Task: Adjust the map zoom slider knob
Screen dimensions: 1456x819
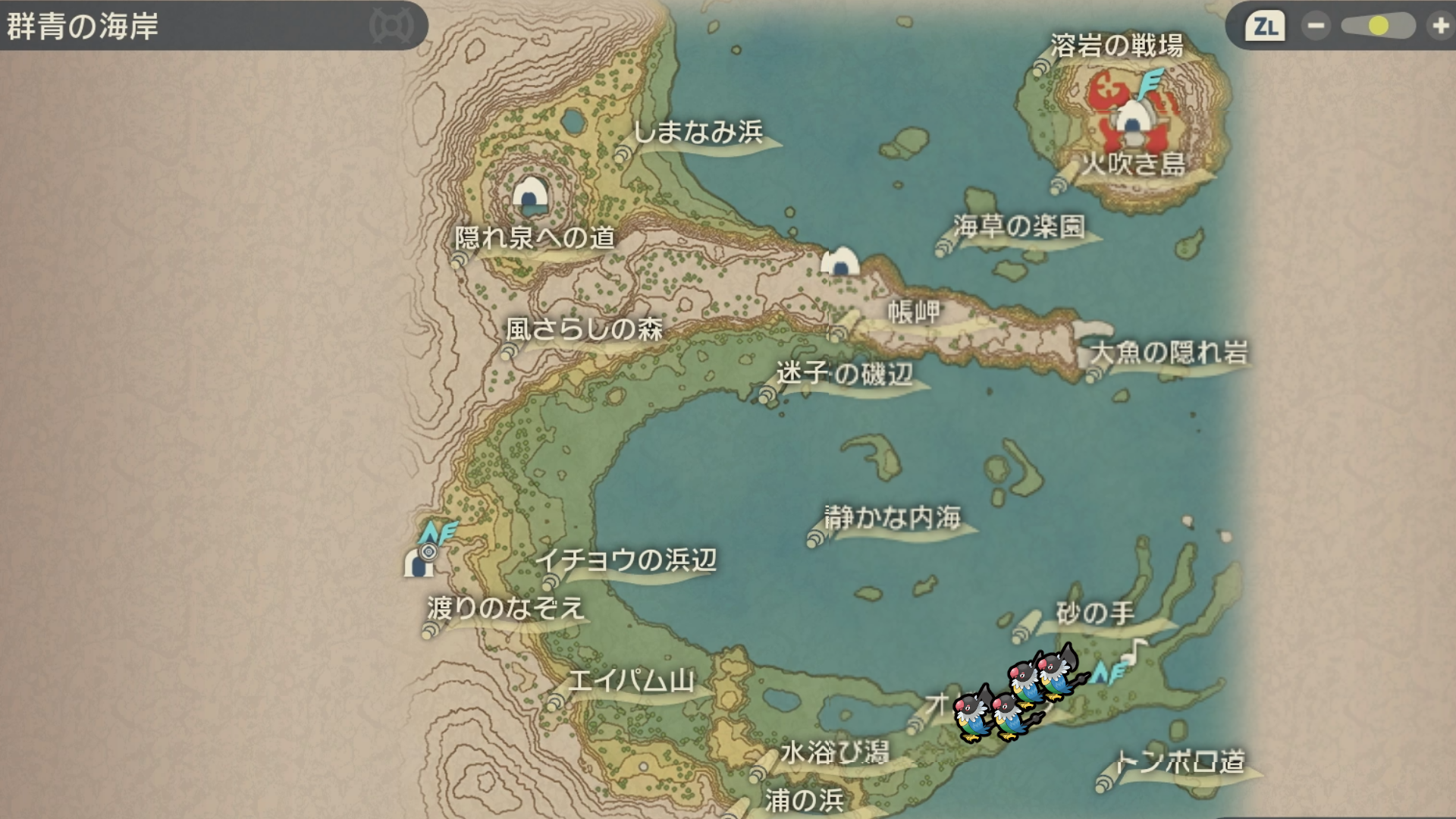Action: pos(1379,27)
